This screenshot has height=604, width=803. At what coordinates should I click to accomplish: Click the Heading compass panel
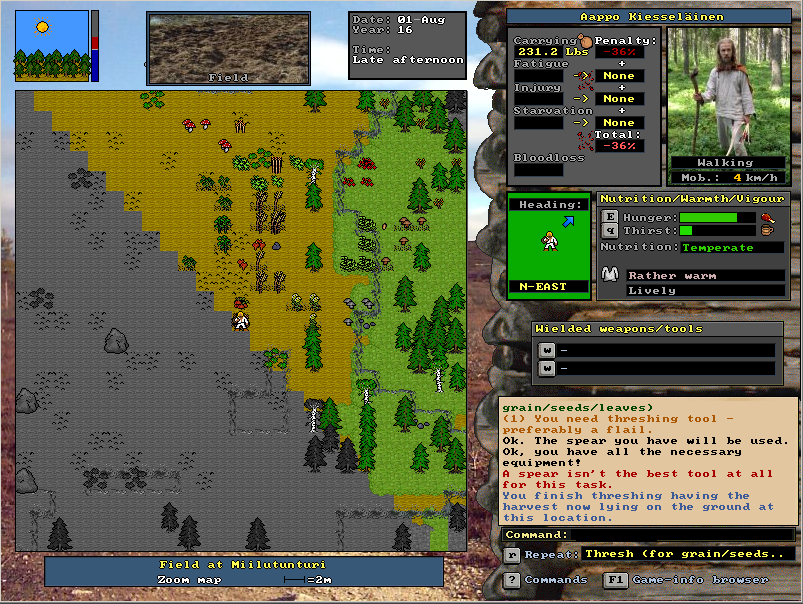[x=550, y=246]
